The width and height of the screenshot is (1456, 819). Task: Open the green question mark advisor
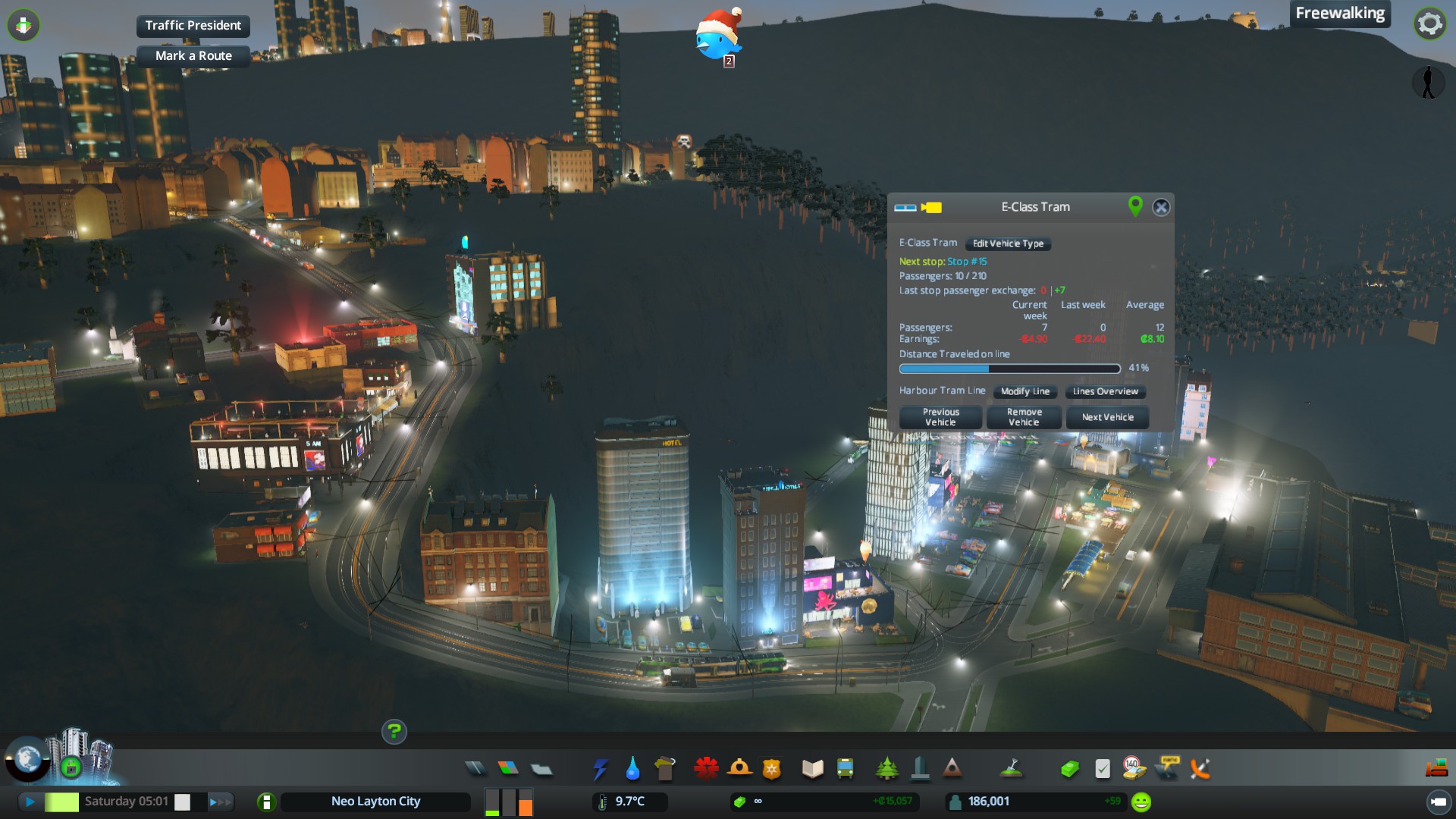(394, 731)
